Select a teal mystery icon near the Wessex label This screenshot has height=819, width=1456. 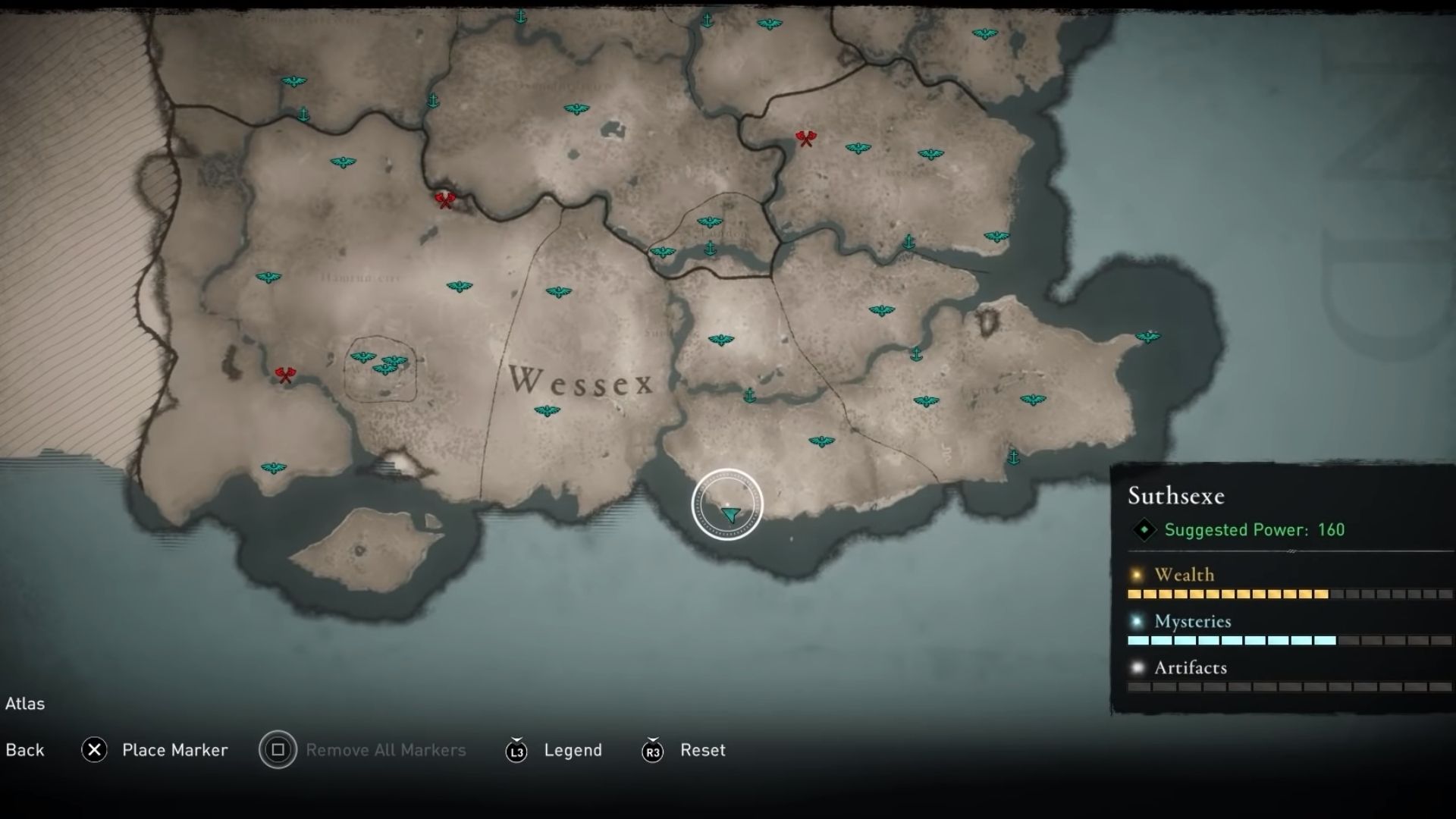[x=548, y=409]
